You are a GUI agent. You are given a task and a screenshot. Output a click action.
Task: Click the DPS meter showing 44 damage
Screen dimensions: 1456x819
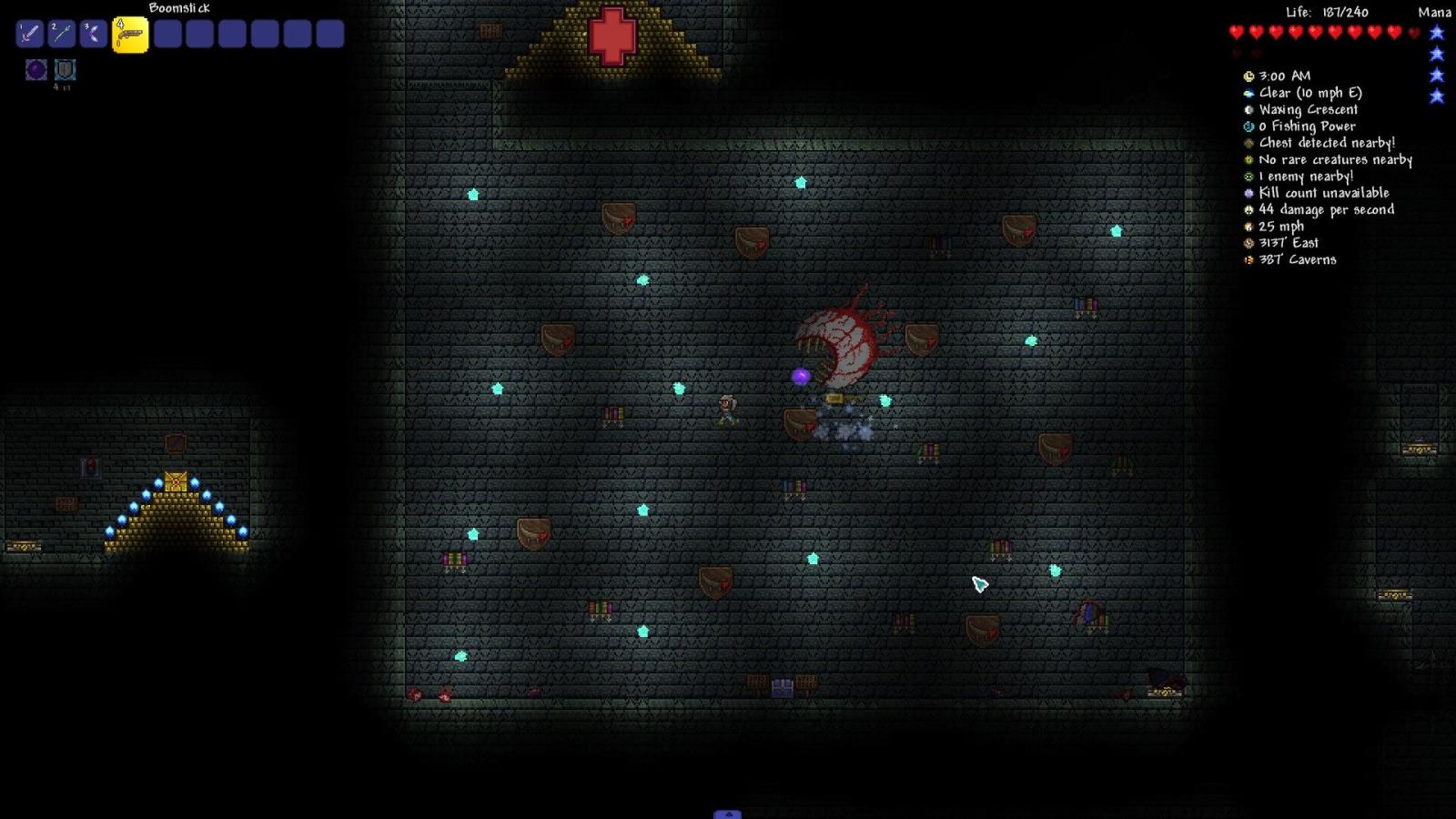[1249, 209]
